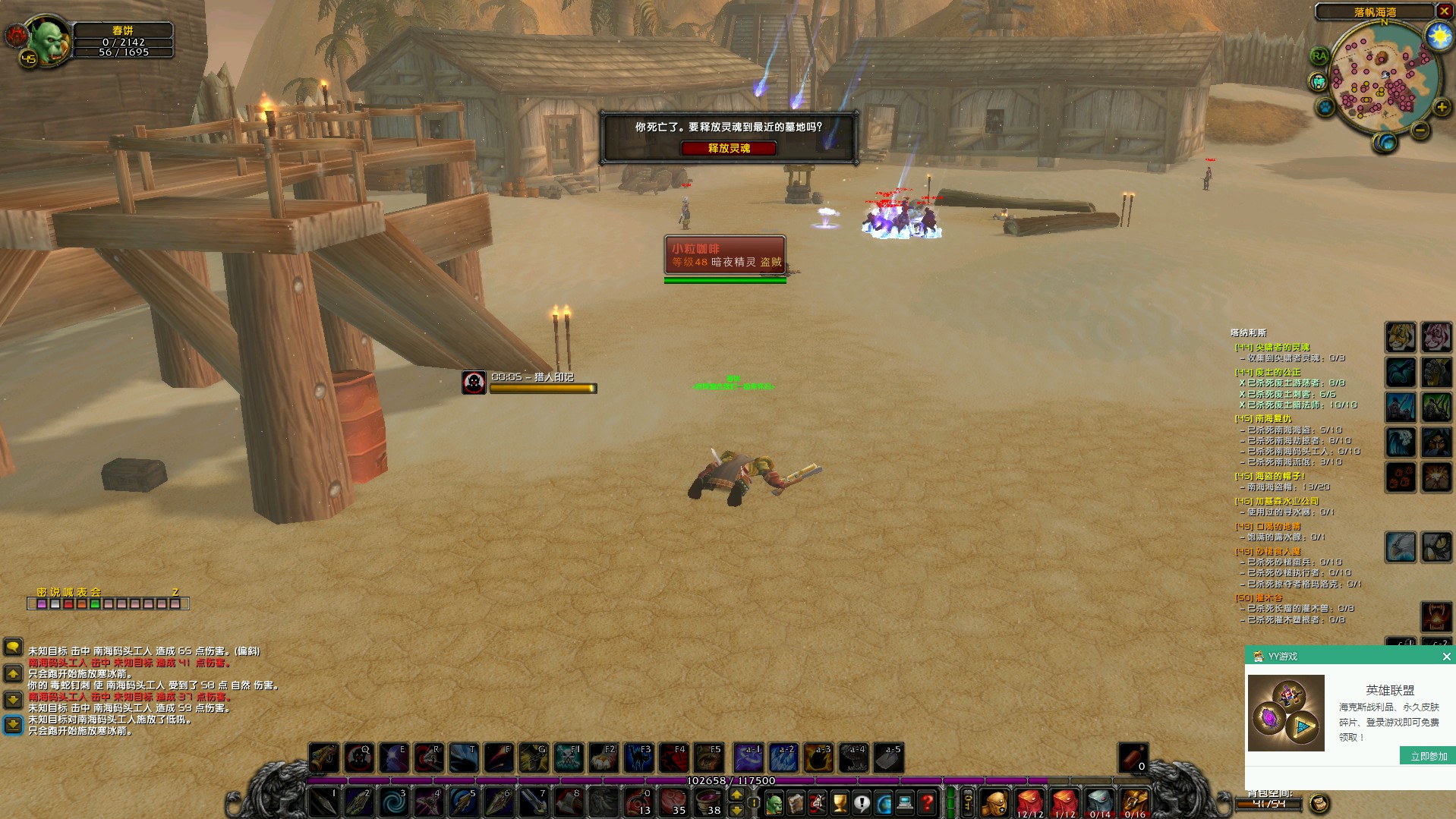
Task: Close the minimap with the X button
Action: (1445, 11)
